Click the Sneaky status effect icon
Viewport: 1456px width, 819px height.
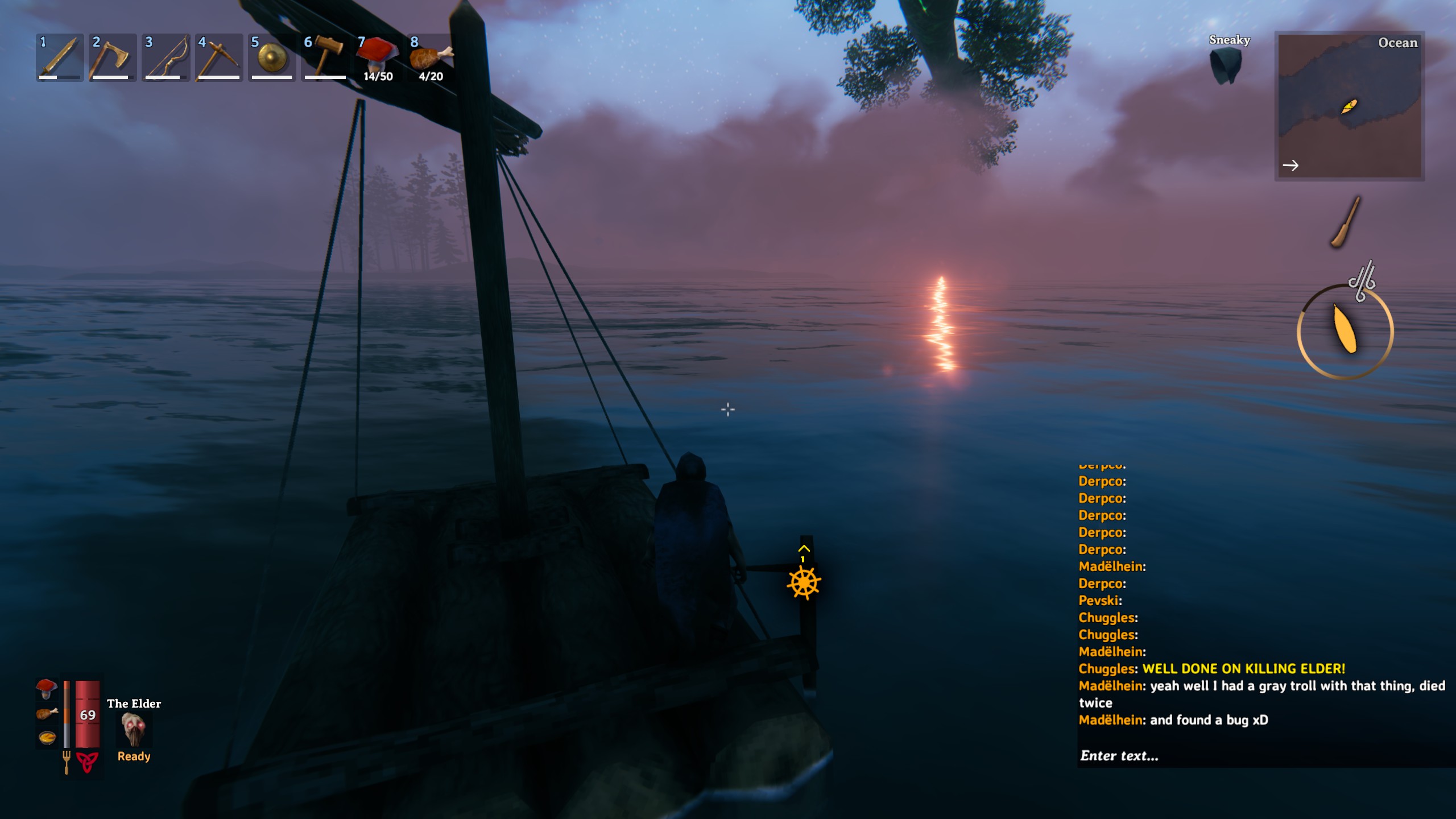tap(1227, 64)
